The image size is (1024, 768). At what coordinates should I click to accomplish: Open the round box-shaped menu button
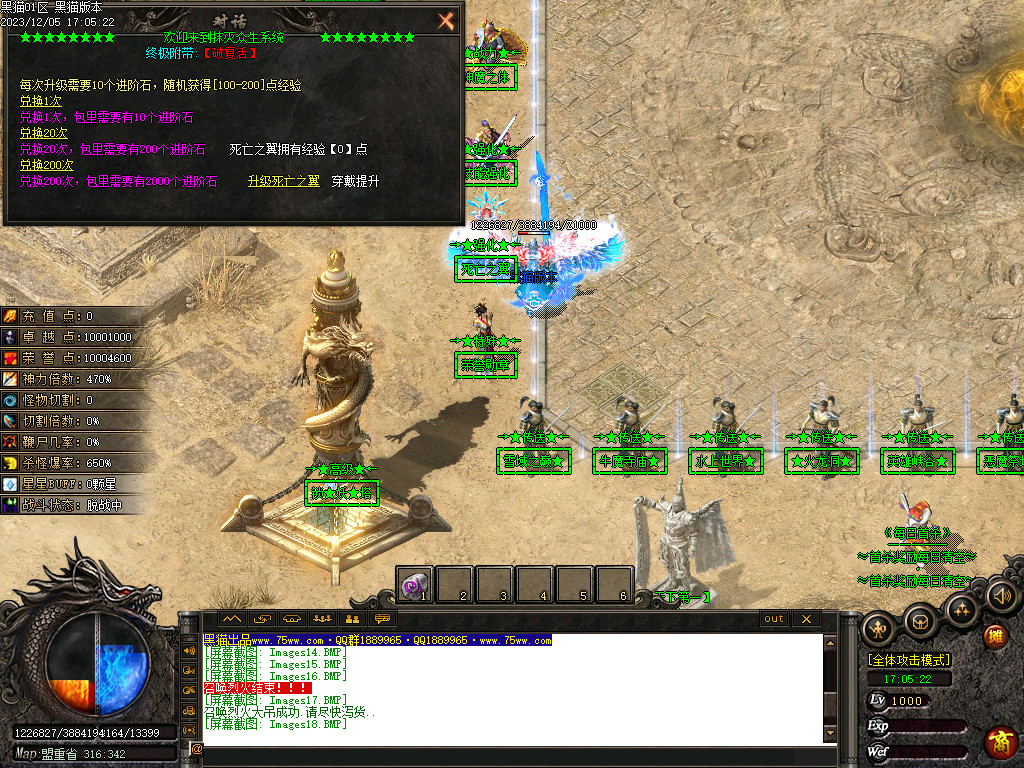(x=920, y=622)
